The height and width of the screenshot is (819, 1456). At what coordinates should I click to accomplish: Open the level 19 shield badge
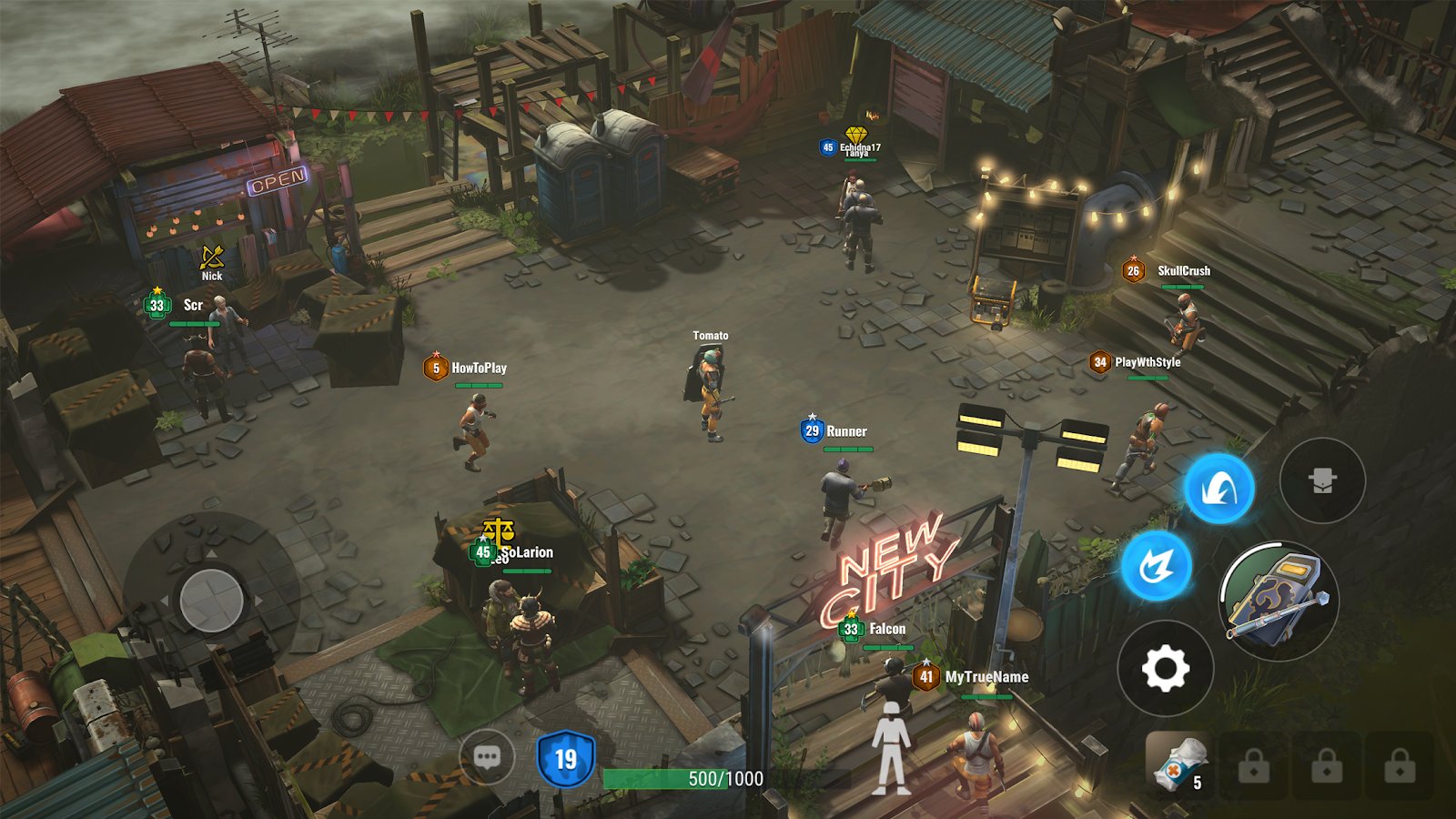(x=565, y=759)
